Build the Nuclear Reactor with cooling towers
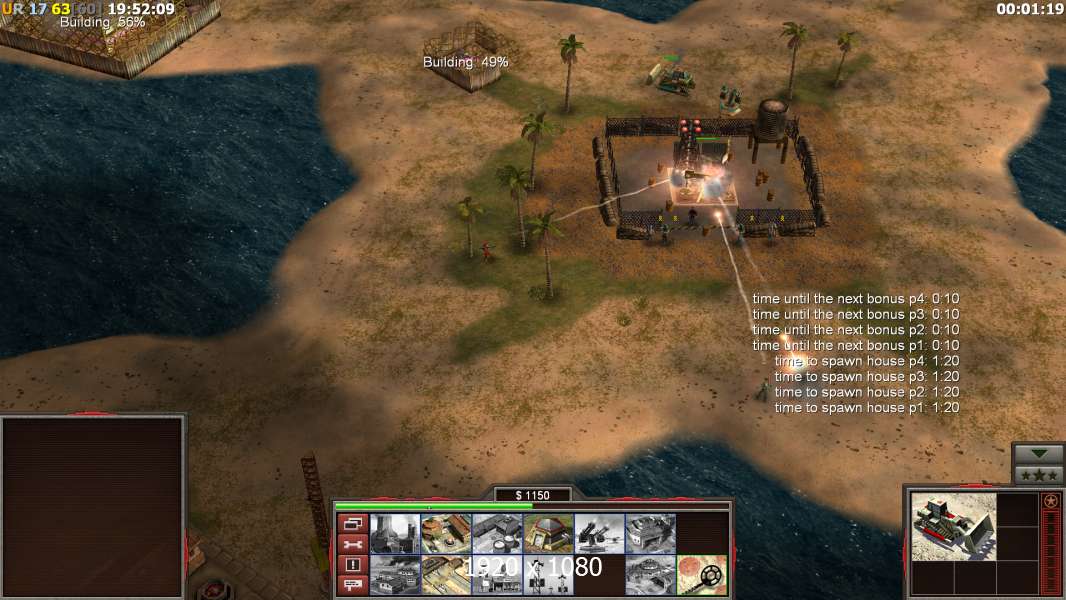Viewport: 1066px width, 600px height. tap(394, 534)
